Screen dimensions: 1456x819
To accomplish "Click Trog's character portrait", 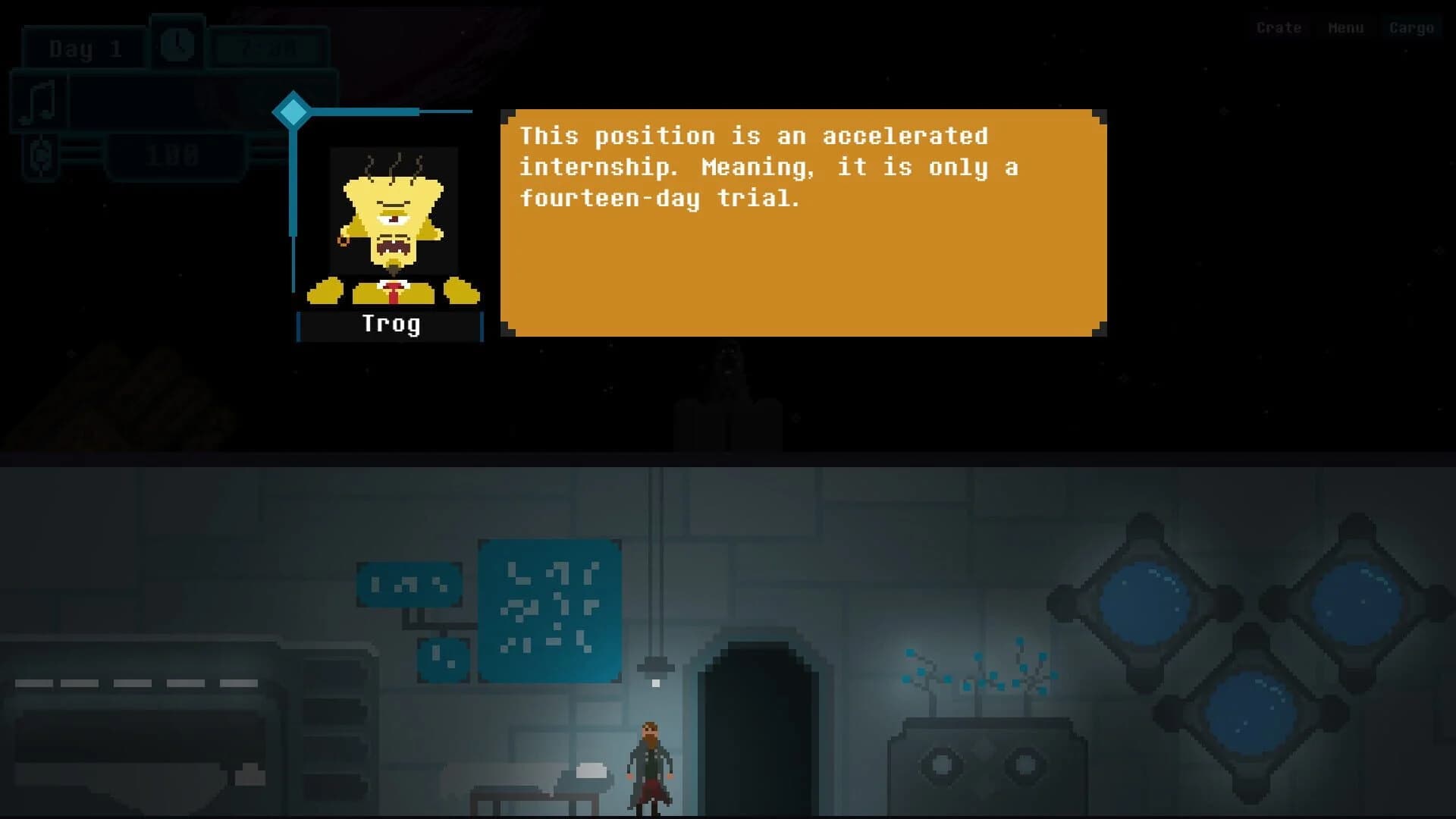I will (x=391, y=220).
